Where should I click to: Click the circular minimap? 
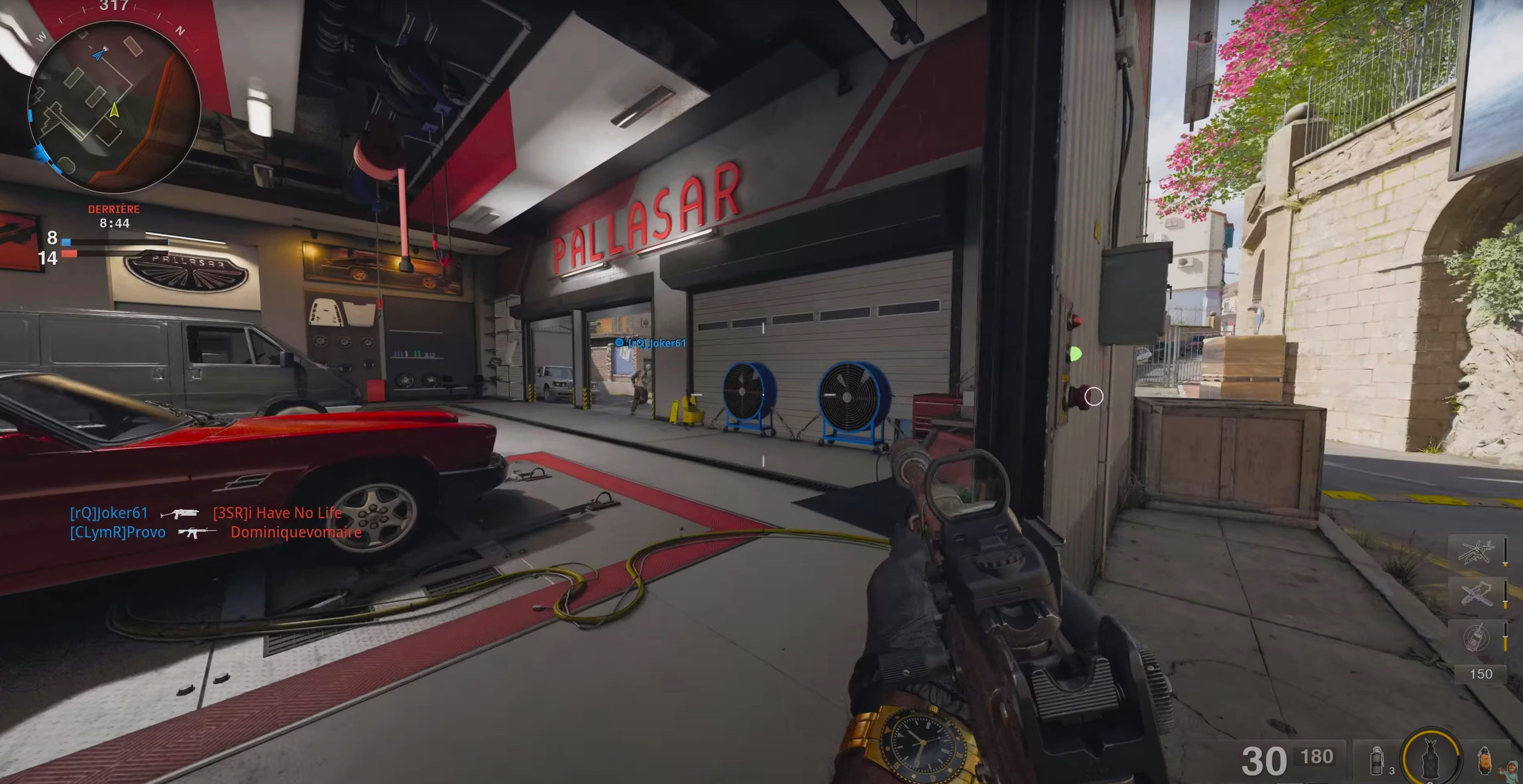tap(114, 106)
